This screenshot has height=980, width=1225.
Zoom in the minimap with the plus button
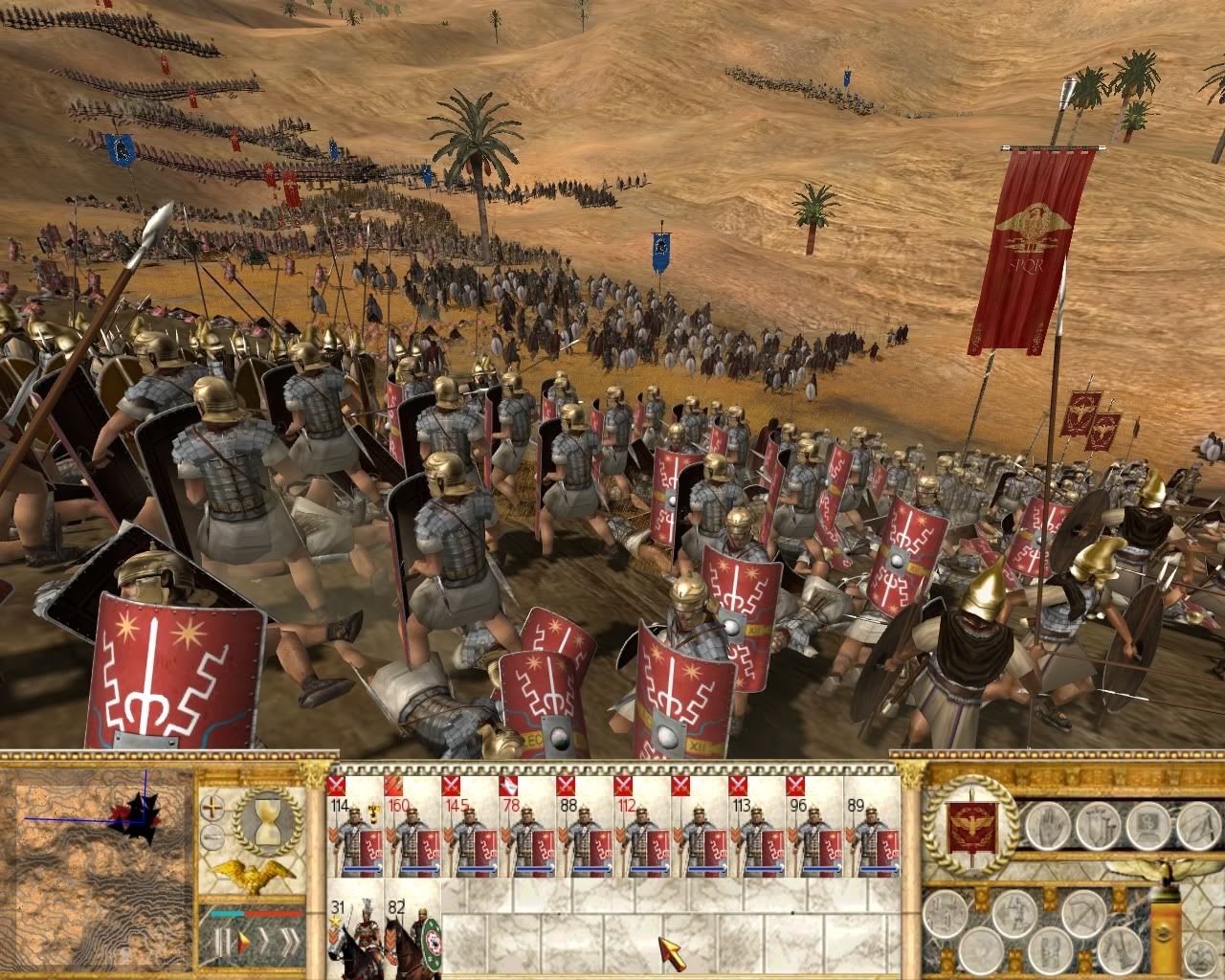pos(214,808)
